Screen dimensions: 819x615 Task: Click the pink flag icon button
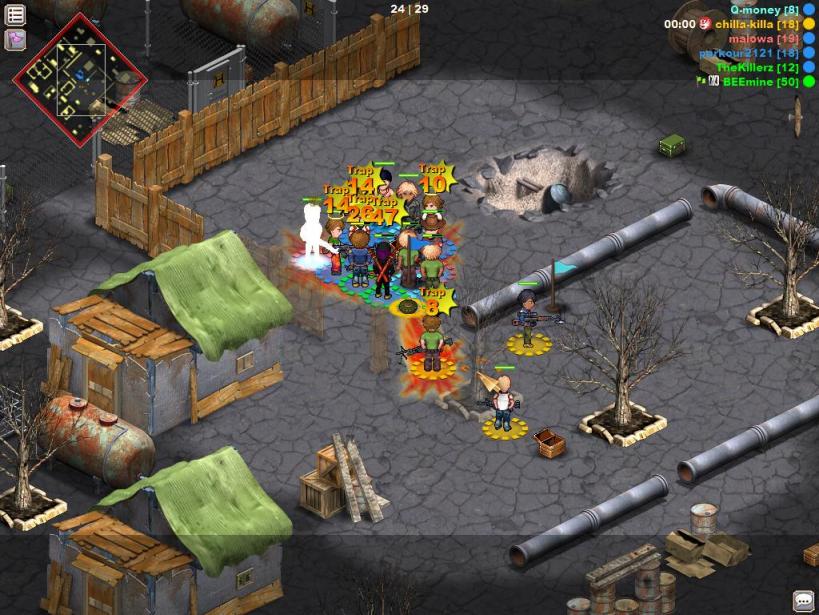pyautogui.click(x=16, y=39)
